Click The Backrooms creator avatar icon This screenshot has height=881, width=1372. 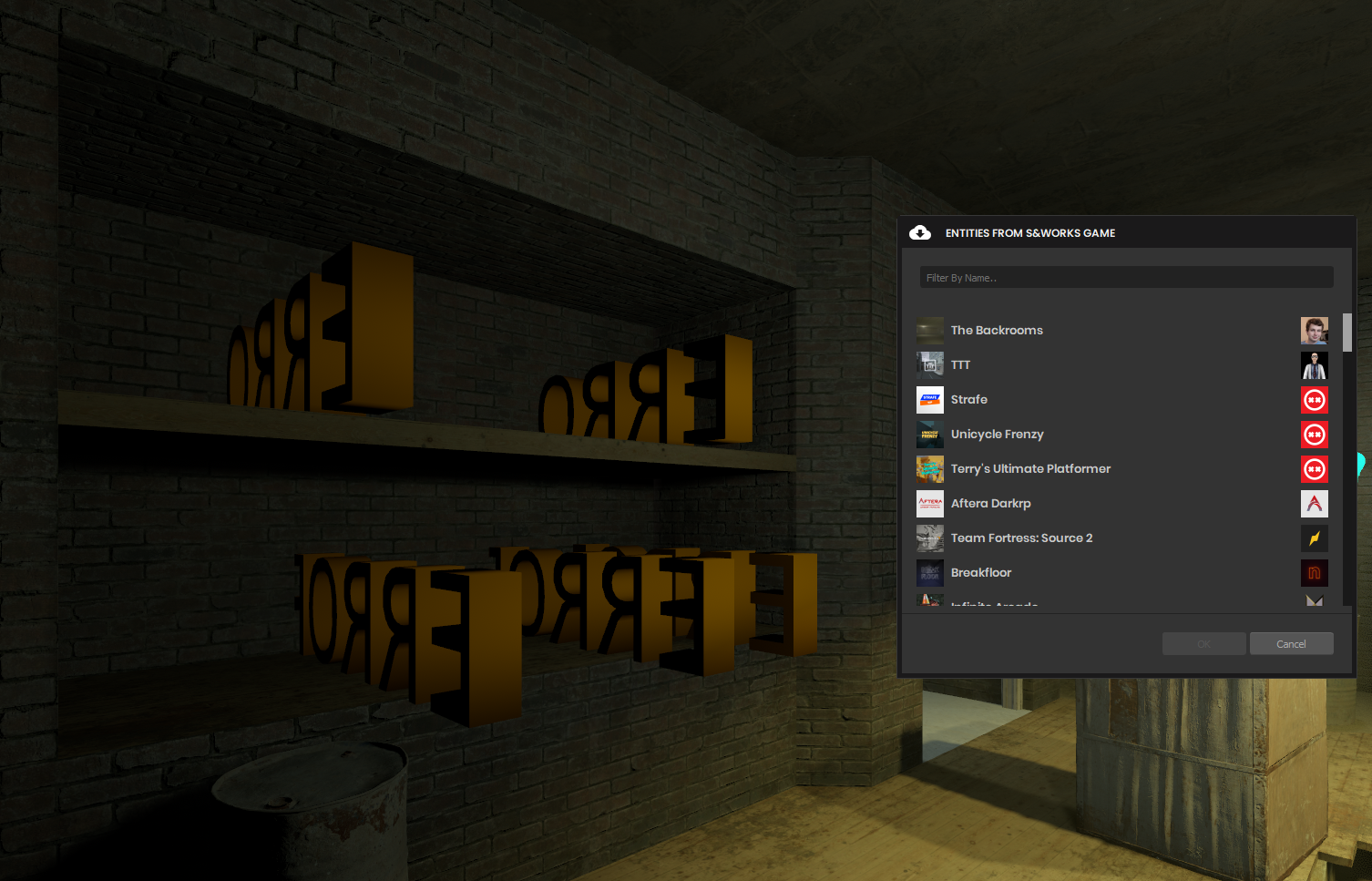click(x=1314, y=330)
